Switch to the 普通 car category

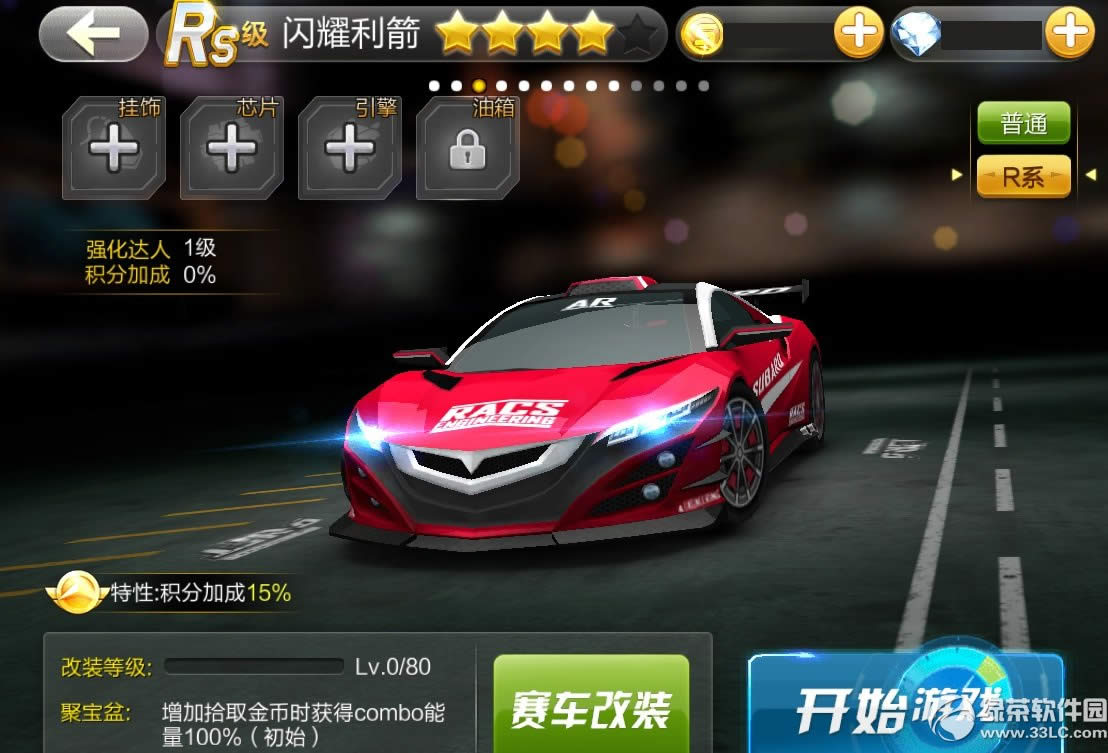[1023, 124]
